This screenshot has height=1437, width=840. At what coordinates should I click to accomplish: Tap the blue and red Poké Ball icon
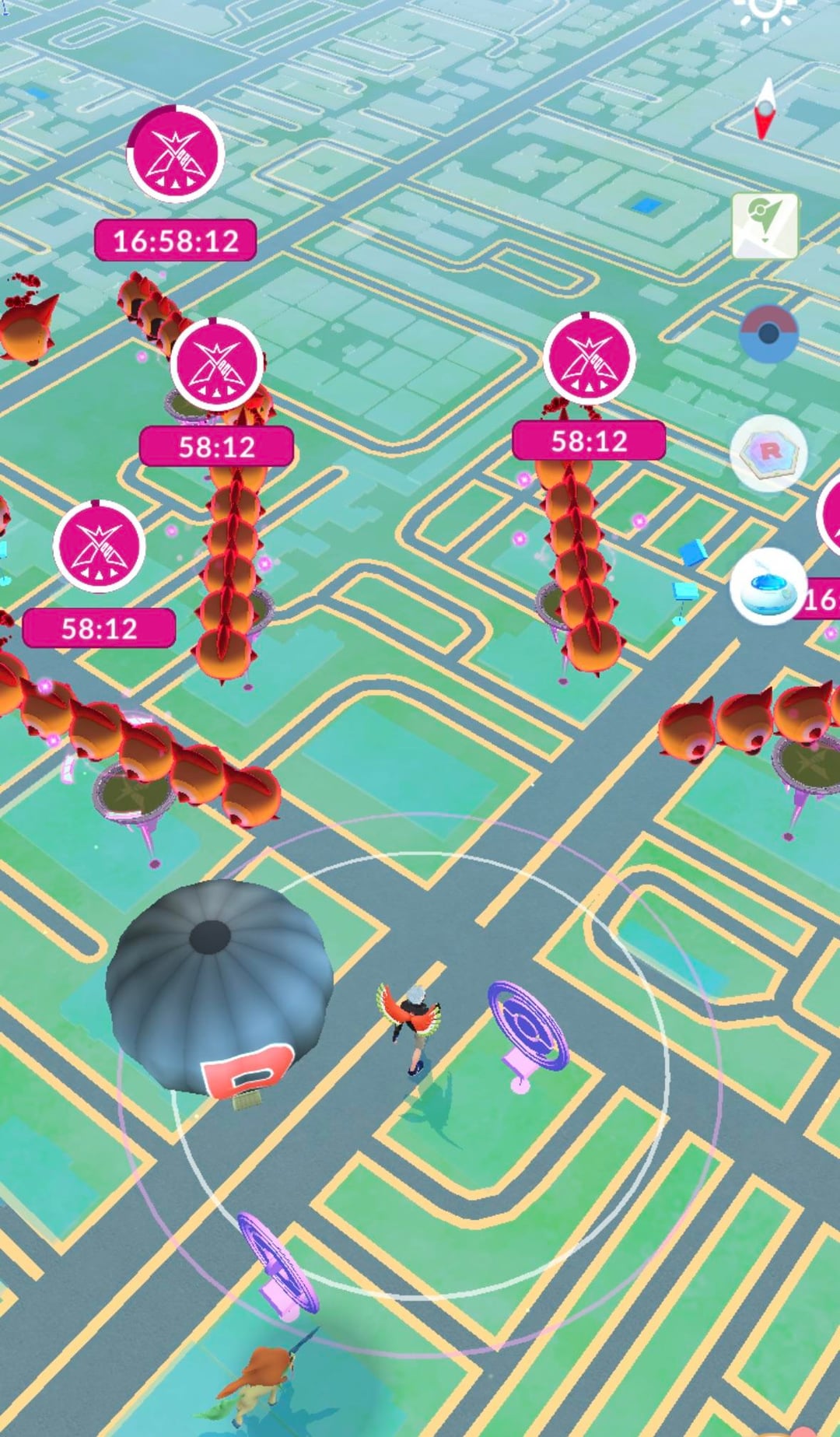768,334
